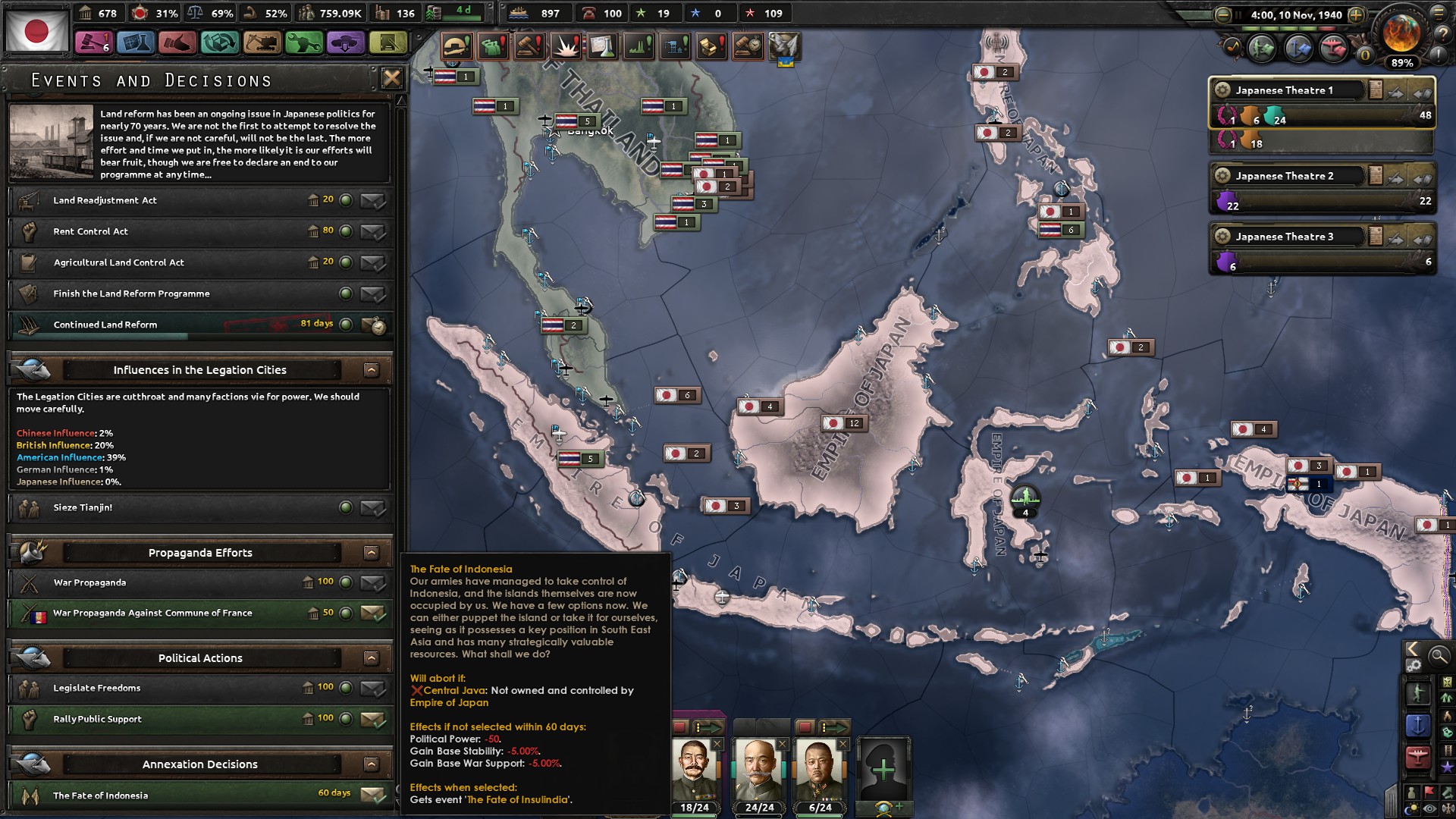Open the Construction tab with the excavator icon
1456x819 pixels.
[262, 43]
